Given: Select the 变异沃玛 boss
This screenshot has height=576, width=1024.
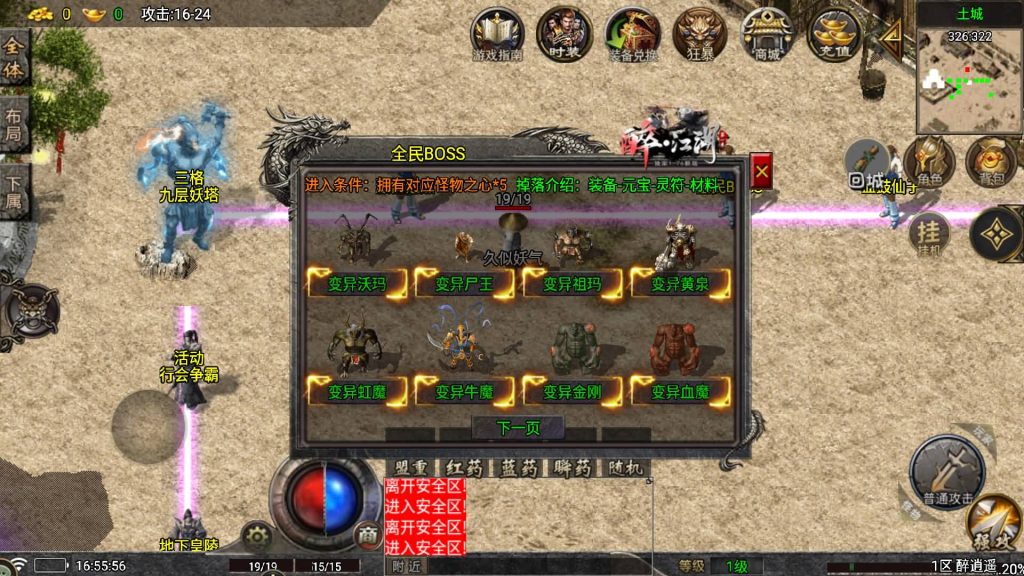Looking at the screenshot, I should pyautogui.click(x=357, y=284).
